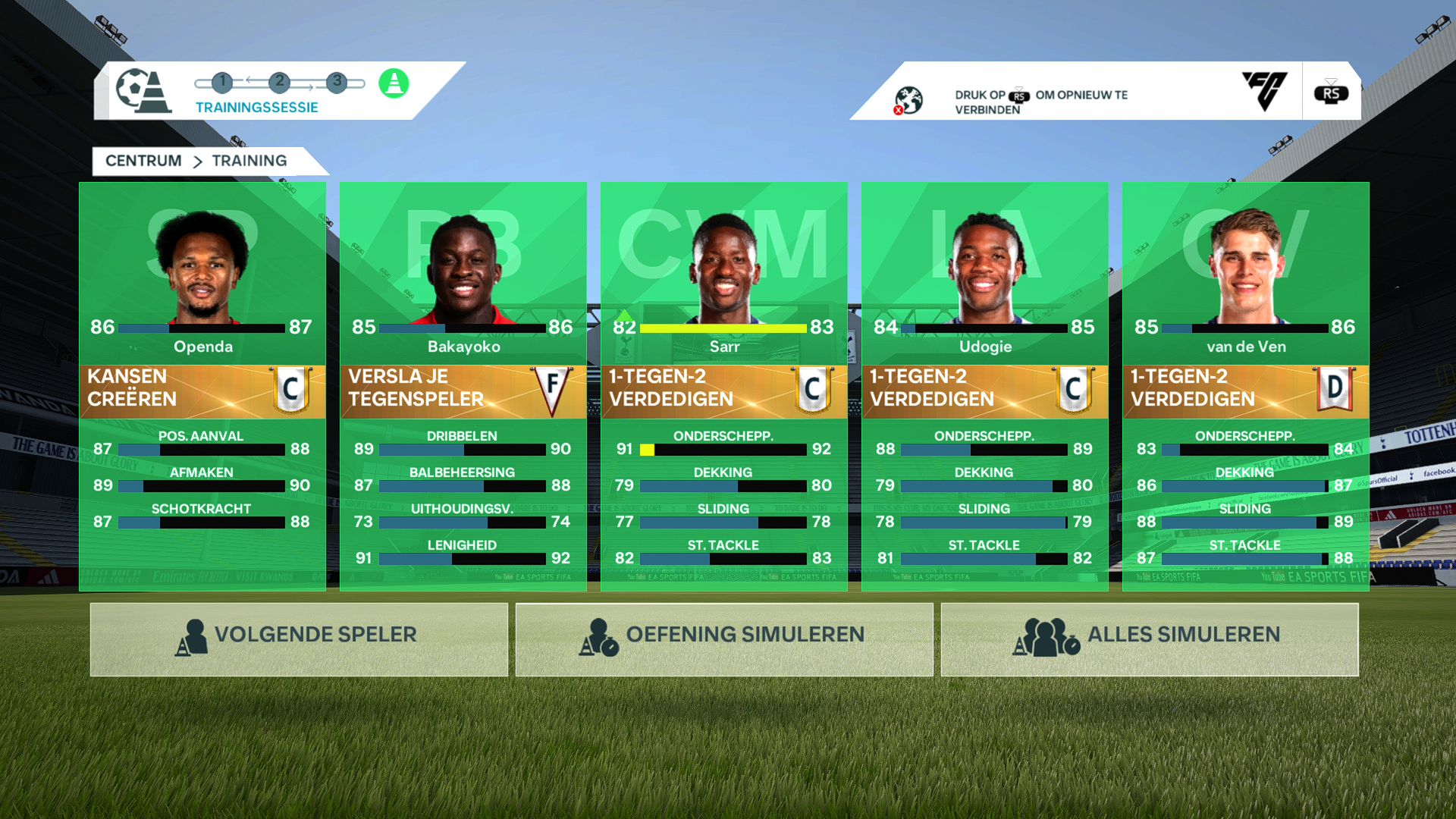The width and height of the screenshot is (1456, 819).
Task: Go back to Centrum breadcrumb
Action: 143,161
